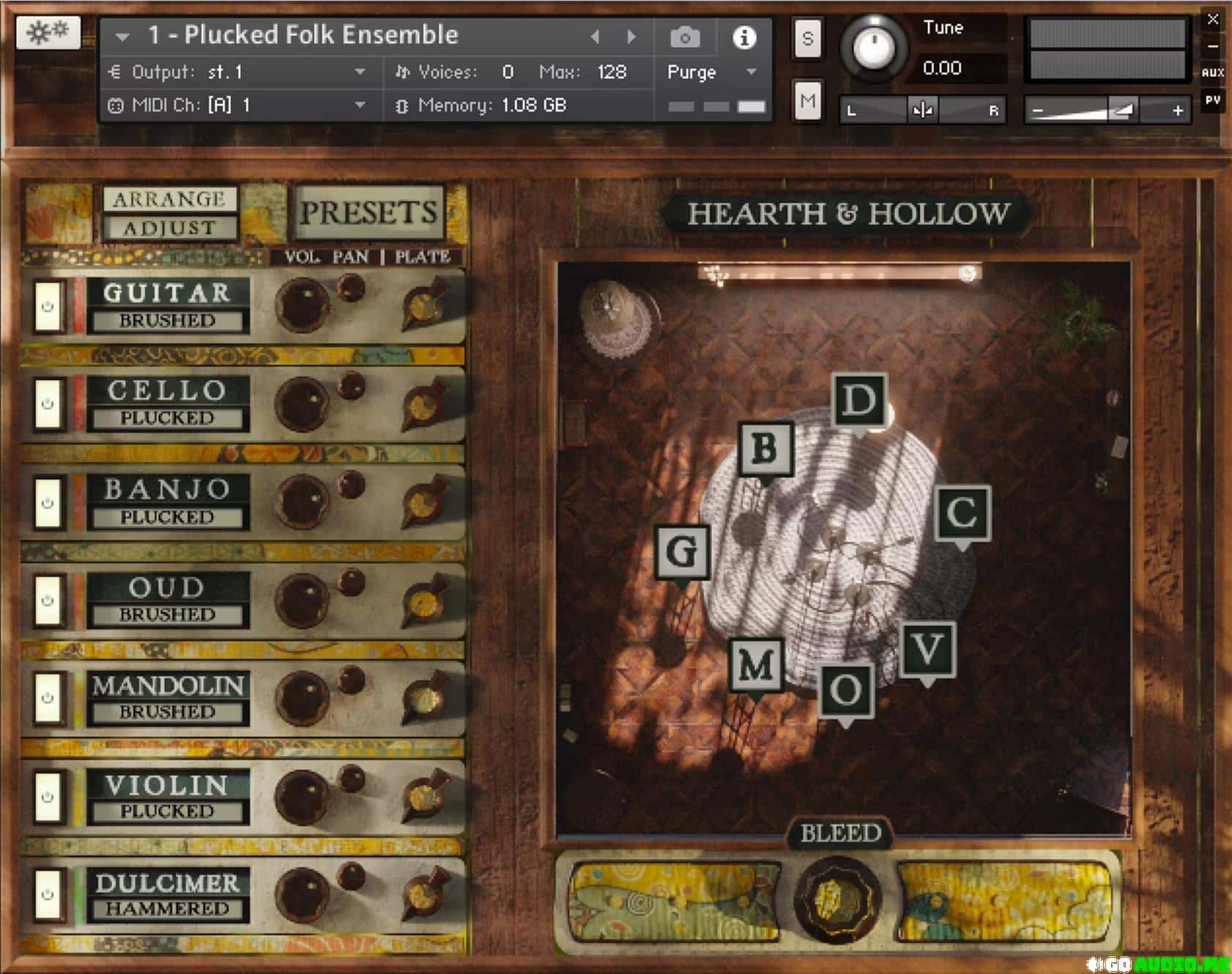Toggle the Guitar power button

click(x=48, y=307)
